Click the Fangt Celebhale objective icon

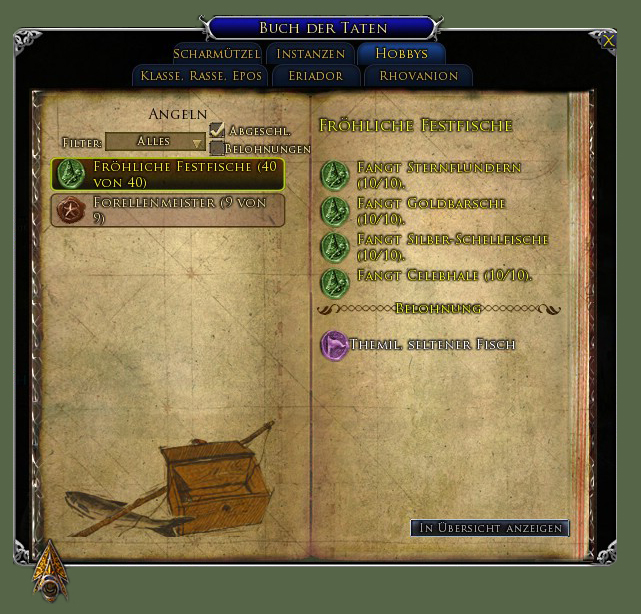333,282
